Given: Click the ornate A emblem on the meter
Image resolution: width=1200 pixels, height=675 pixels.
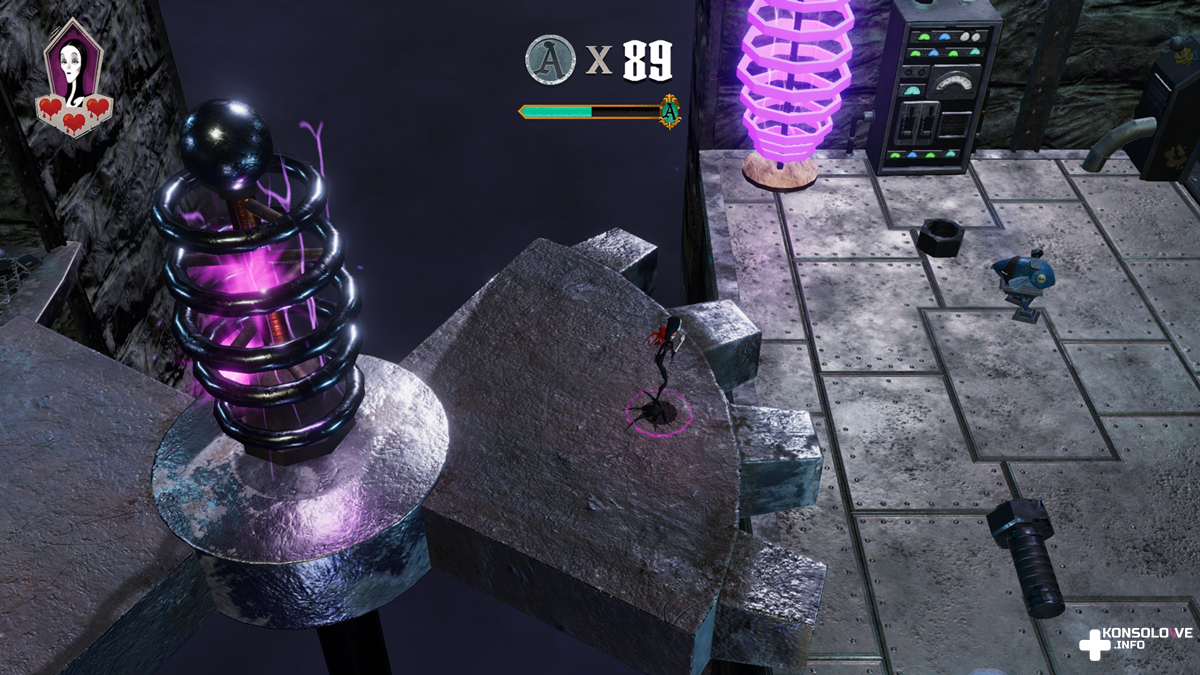Looking at the screenshot, I should pos(670,111).
